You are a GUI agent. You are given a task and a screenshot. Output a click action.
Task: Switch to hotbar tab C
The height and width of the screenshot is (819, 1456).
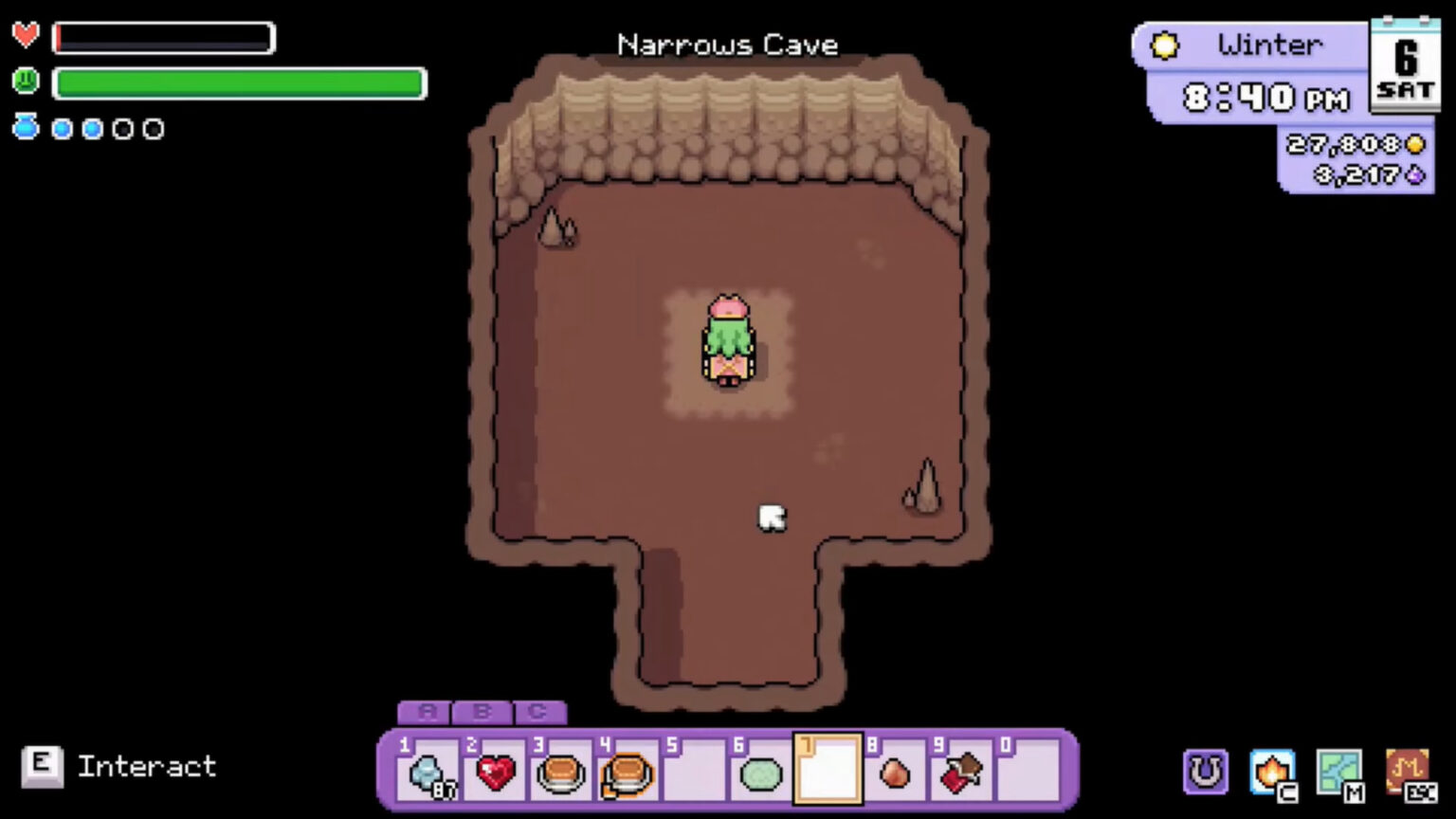tap(538, 713)
